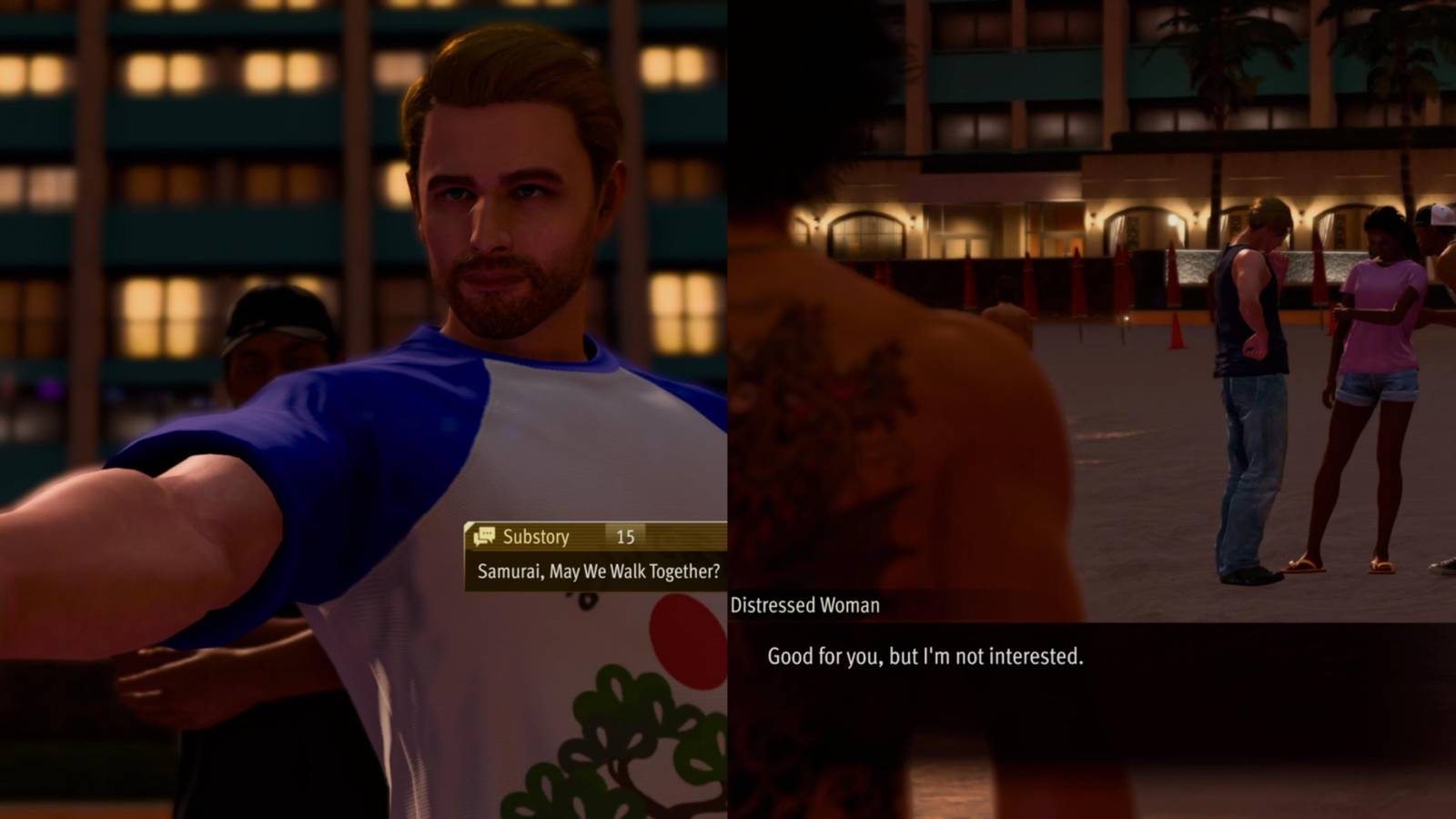Image resolution: width=1456 pixels, height=819 pixels.
Task: Select the Substory counter showing 15
Action: click(624, 537)
